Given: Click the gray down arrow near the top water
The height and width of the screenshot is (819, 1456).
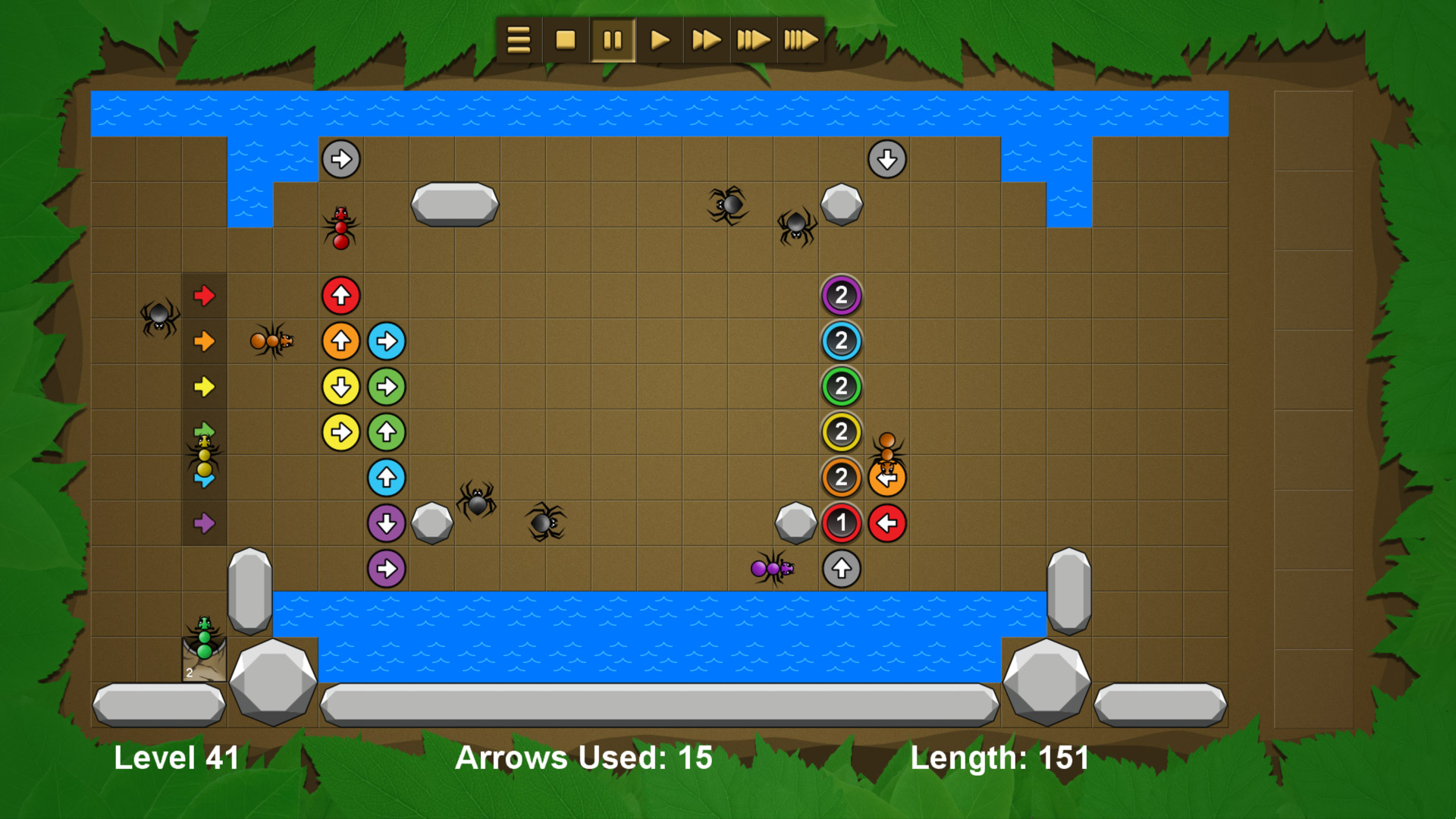Looking at the screenshot, I should pos(886,158).
